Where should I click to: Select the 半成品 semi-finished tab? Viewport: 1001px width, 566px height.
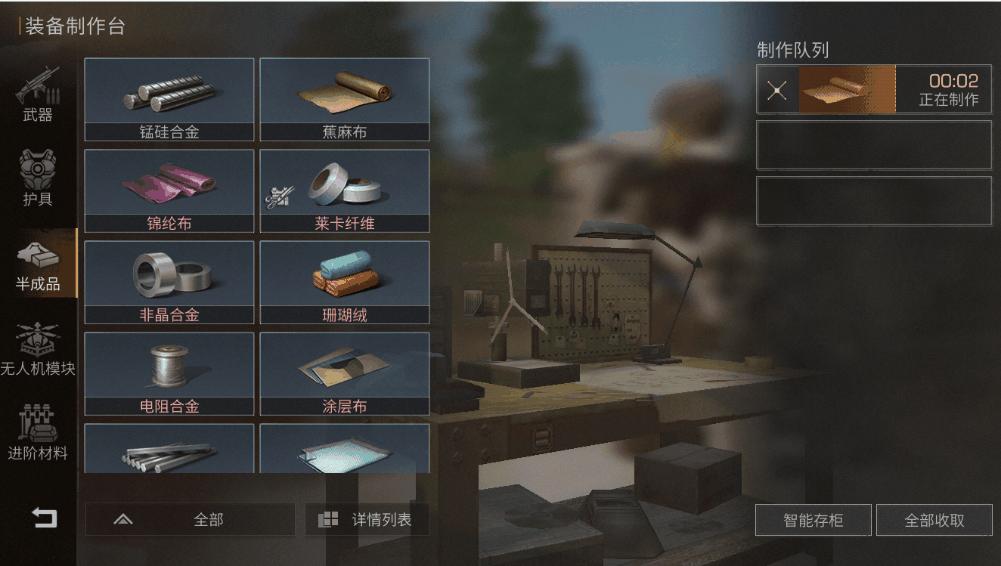[x=38, y=262]
